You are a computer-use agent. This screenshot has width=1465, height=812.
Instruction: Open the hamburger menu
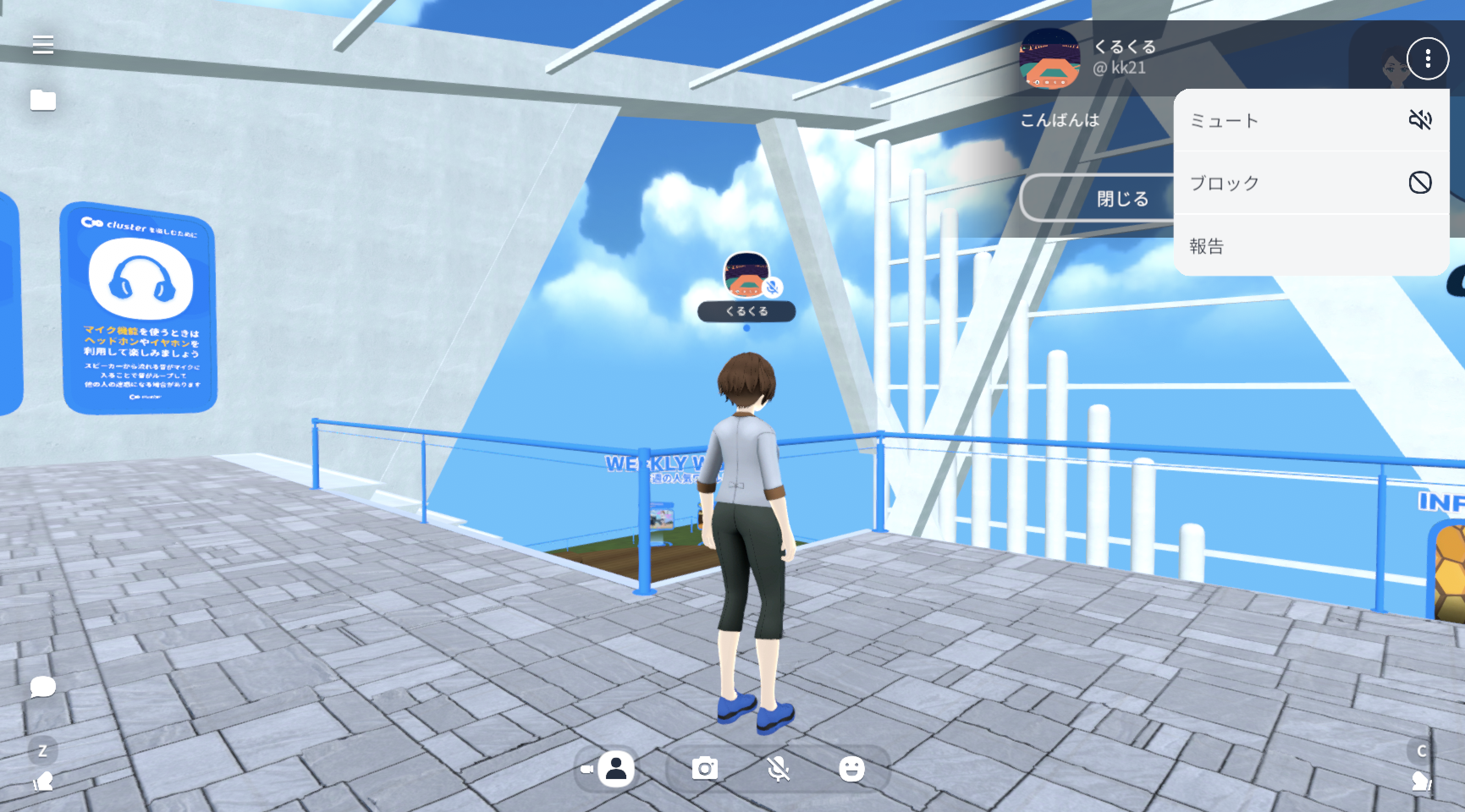tap(43, 44)
